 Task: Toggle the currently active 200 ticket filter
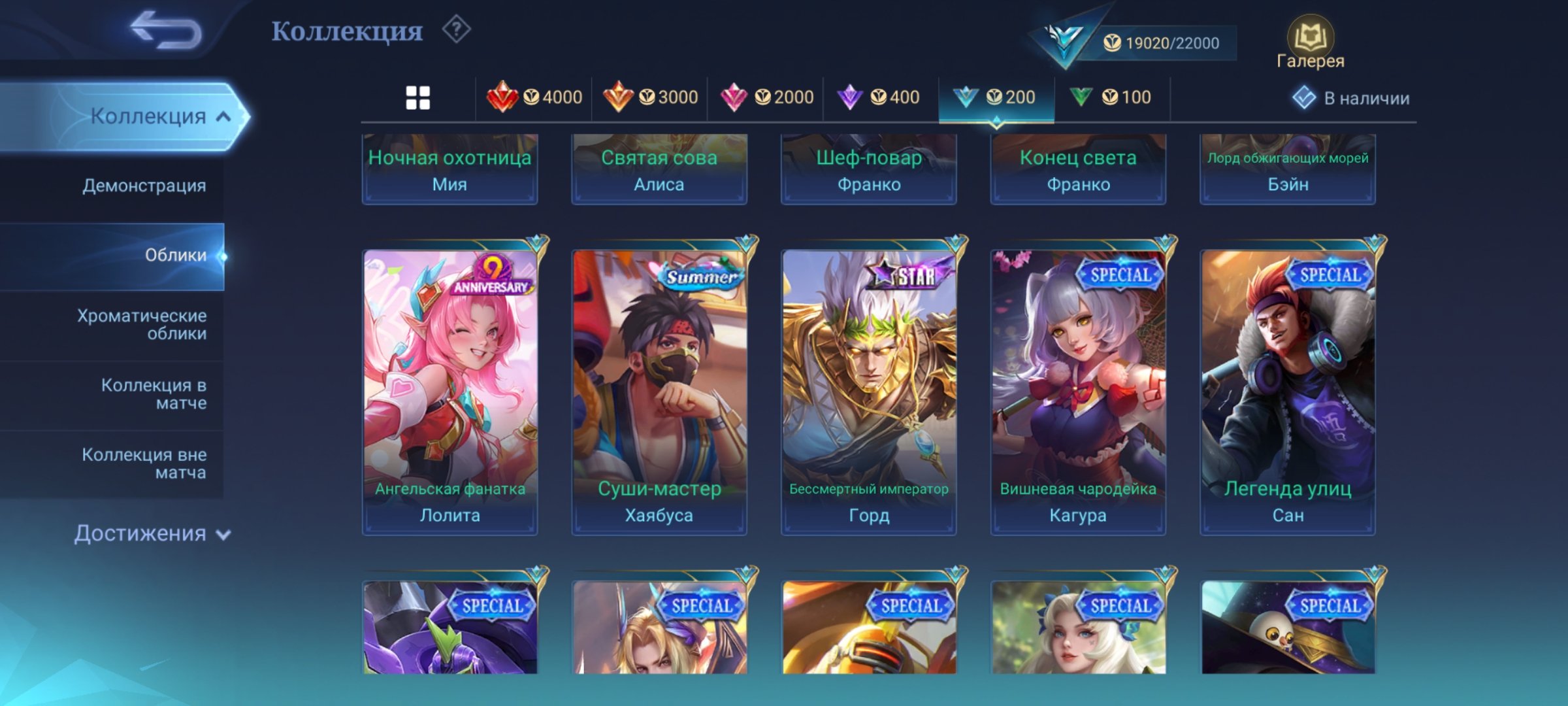(996, 97)
